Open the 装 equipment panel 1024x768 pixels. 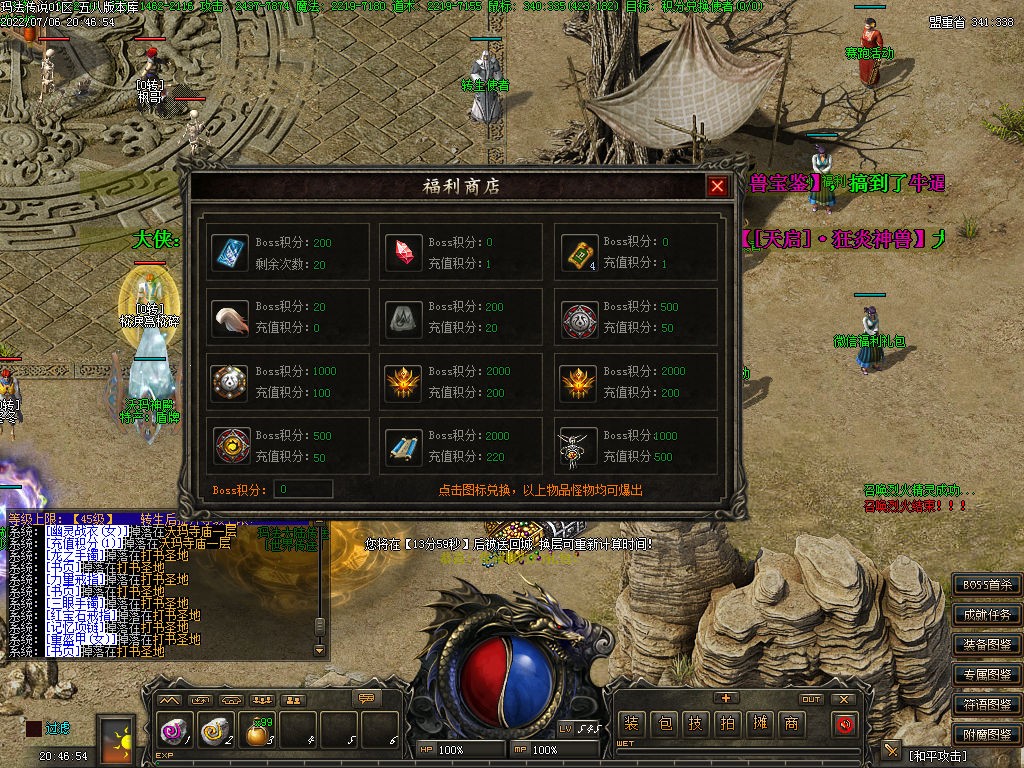631,724
